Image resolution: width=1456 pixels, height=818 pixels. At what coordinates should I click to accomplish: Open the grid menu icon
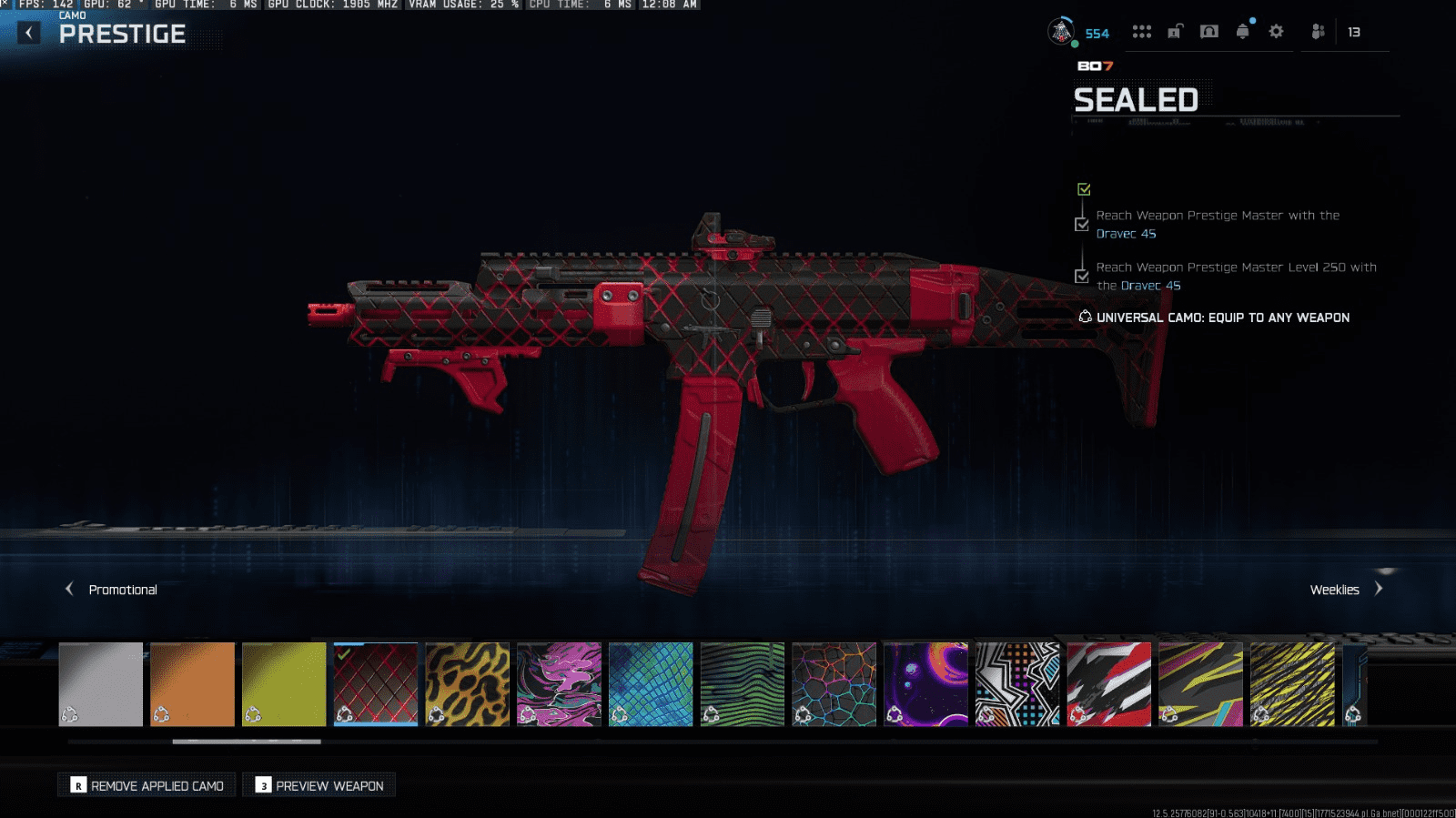pos(1142,32)
